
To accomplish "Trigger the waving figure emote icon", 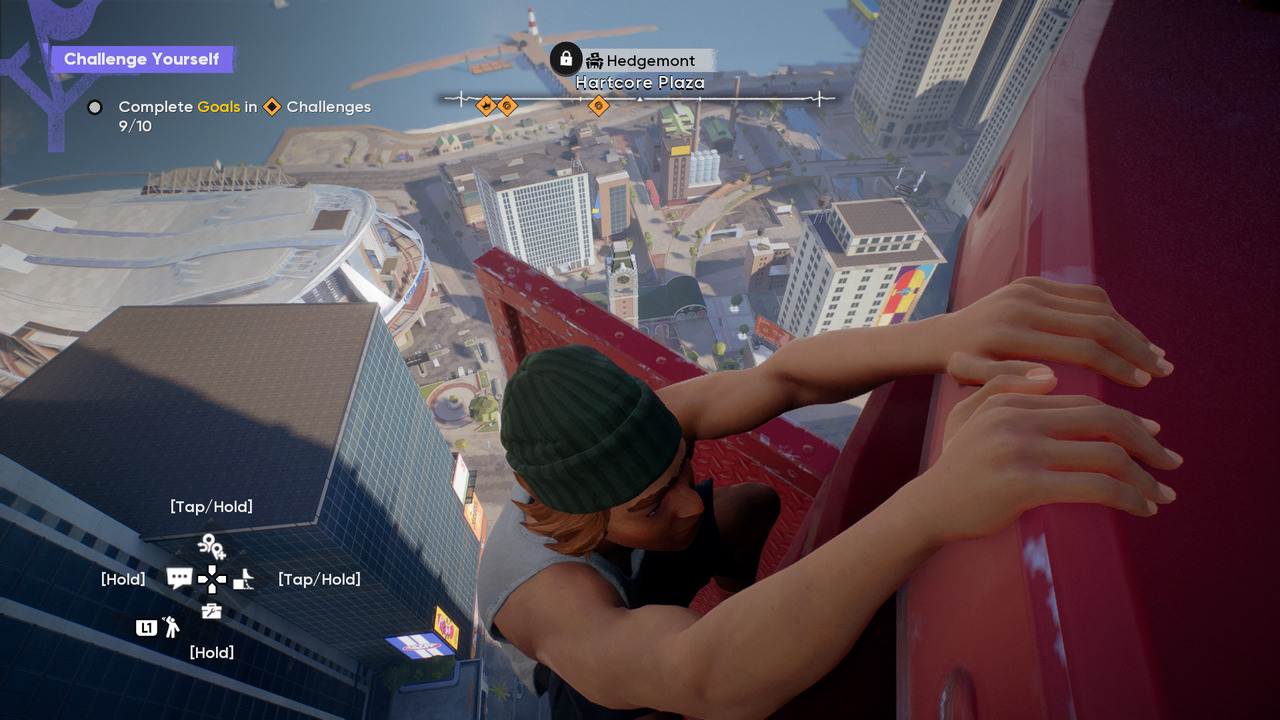I will click(x=172, y=627).
